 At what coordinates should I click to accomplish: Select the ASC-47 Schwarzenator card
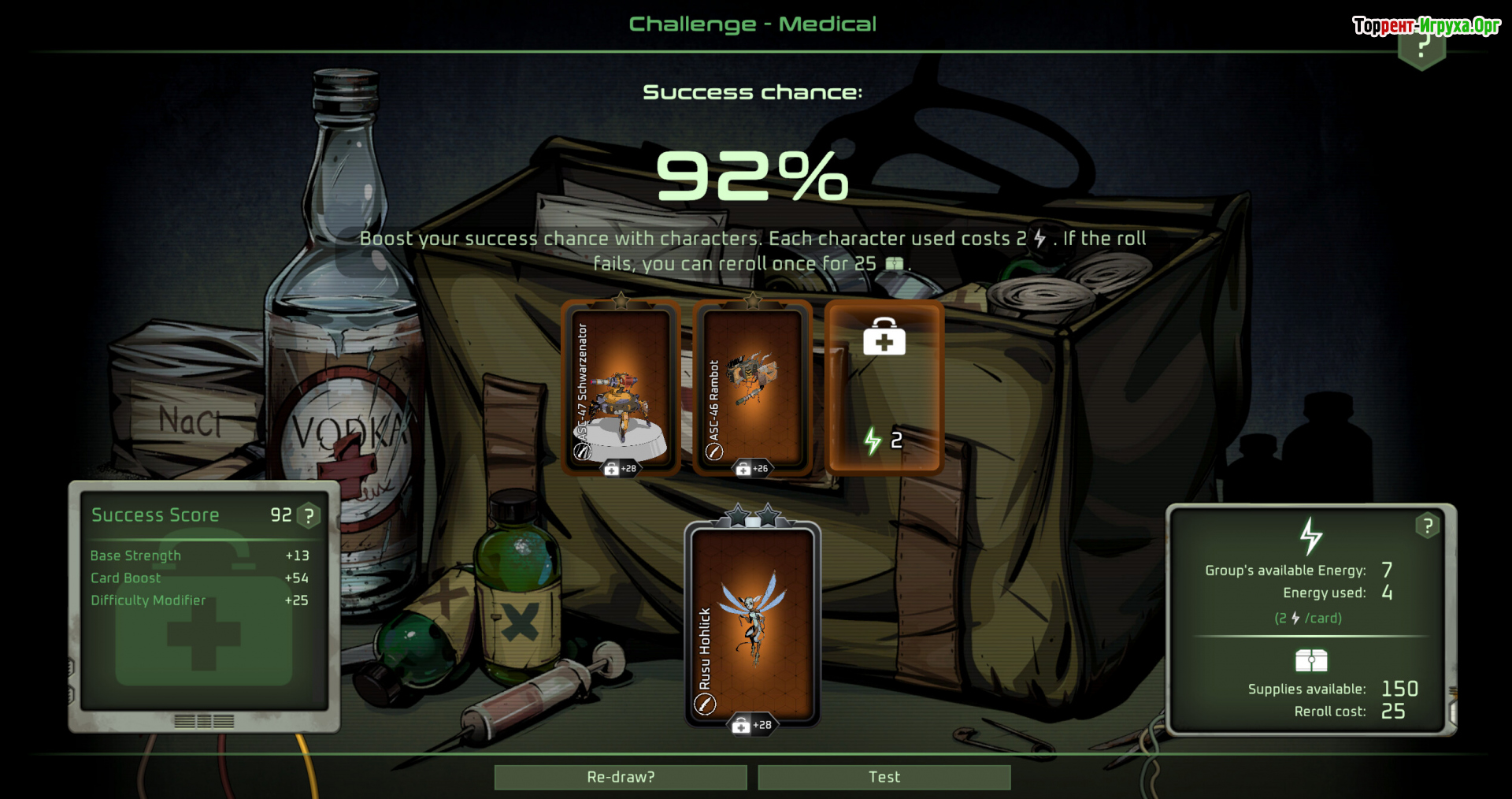621,388
